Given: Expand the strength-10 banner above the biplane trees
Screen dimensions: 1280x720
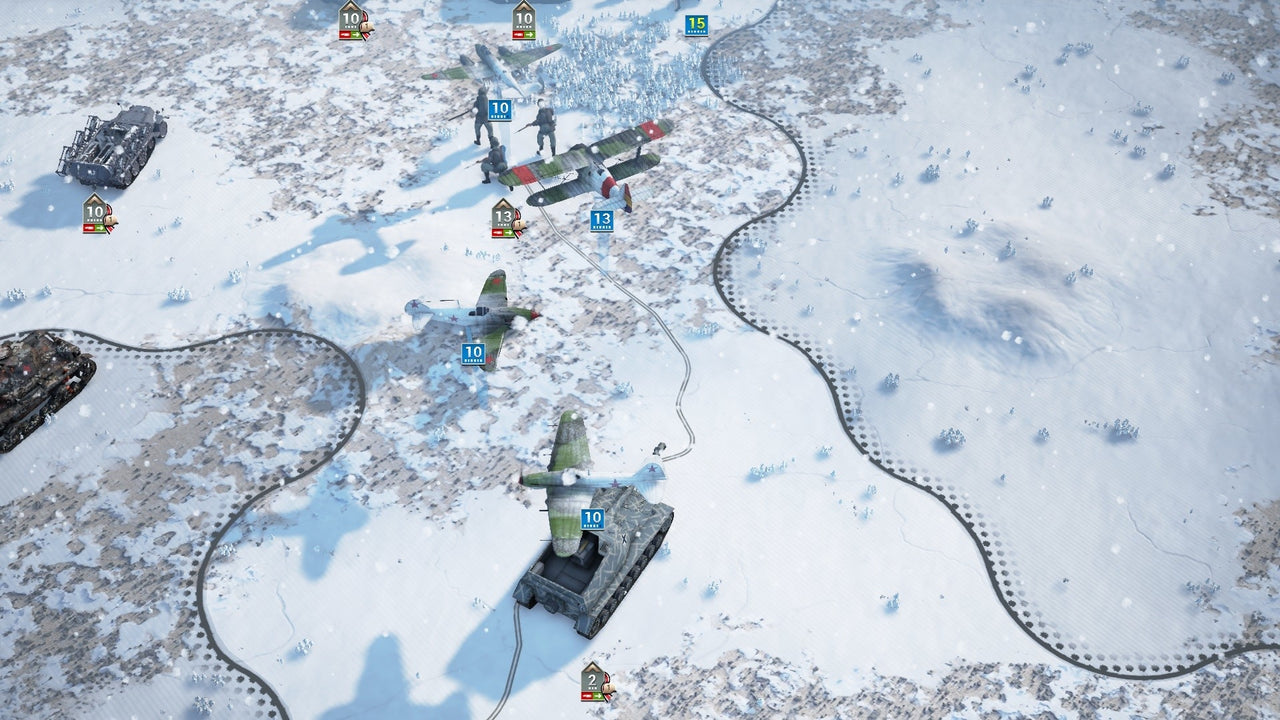Looking at the screenshot, I should tap(525, 17).
